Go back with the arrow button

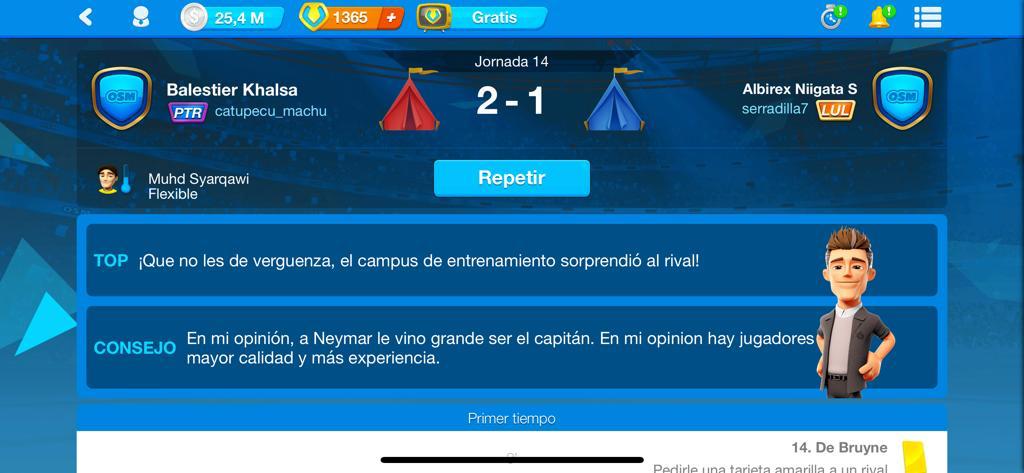point(86,17)
